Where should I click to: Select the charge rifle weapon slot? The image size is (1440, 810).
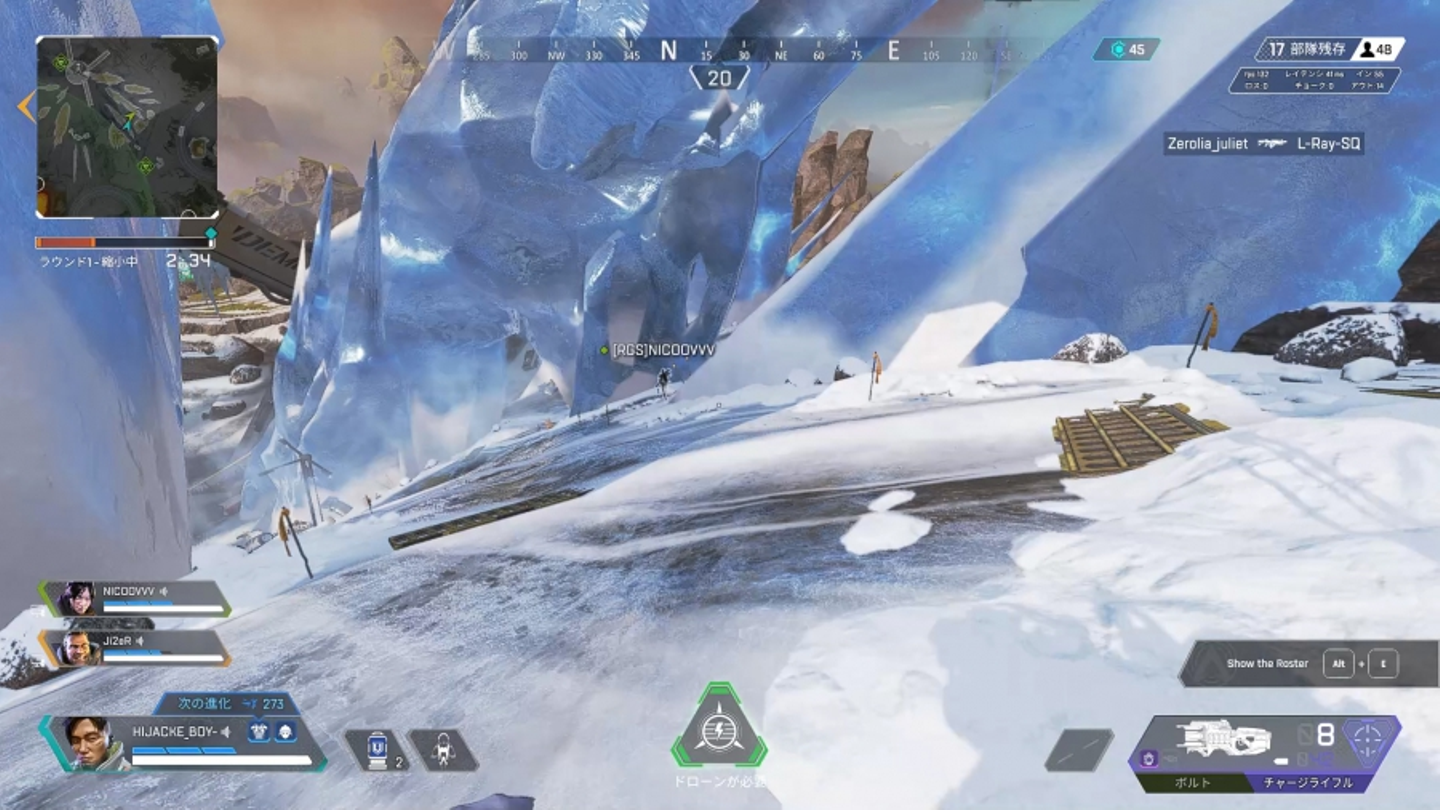click(x=1225, y=739)
